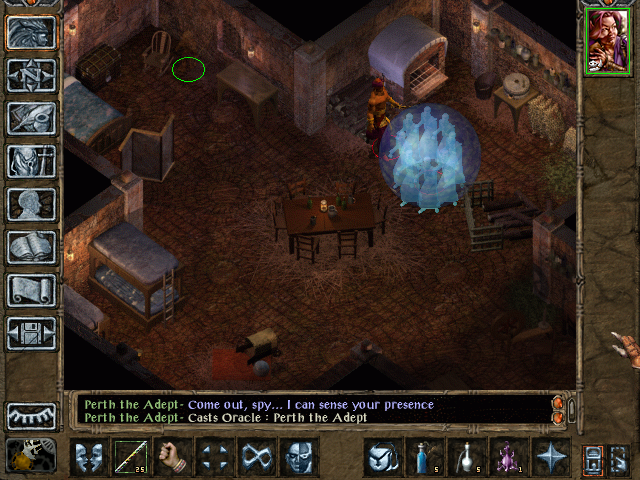Return to game with the top sidebar button
The width and height of the screenshot is (640, 480).
tap(31, 32)
